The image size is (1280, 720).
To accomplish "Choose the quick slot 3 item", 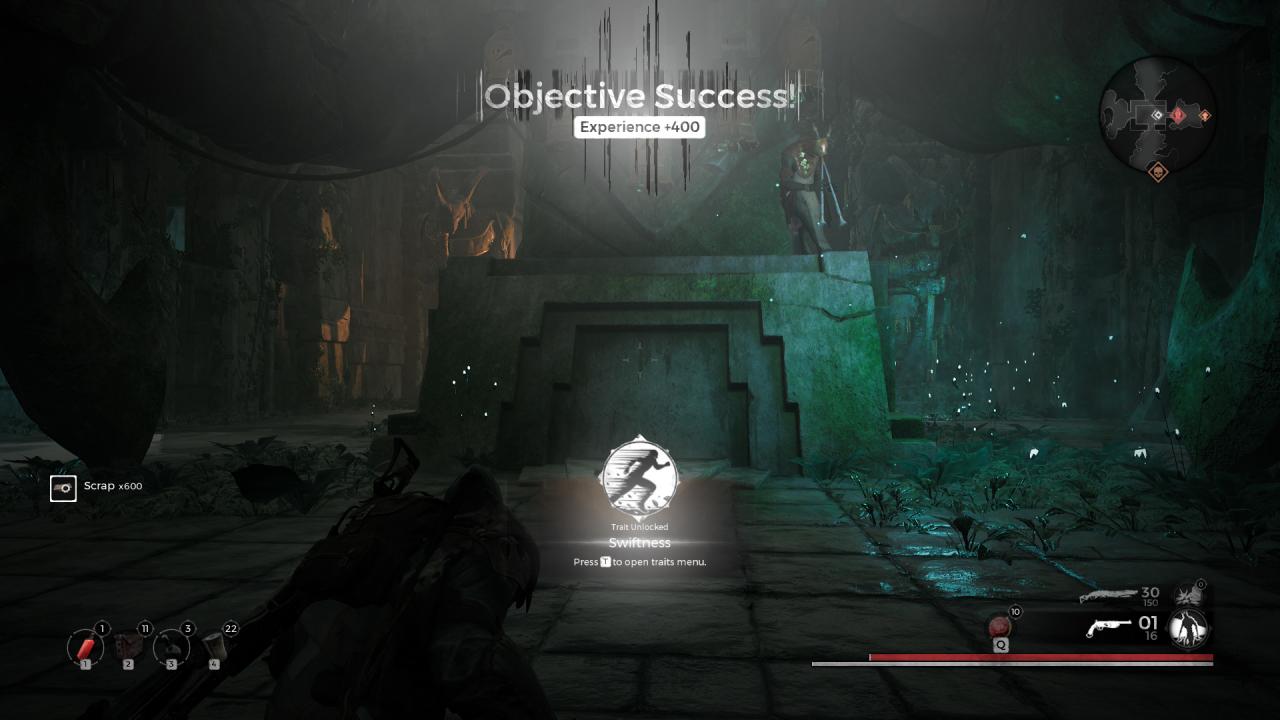I will [171, 647].
